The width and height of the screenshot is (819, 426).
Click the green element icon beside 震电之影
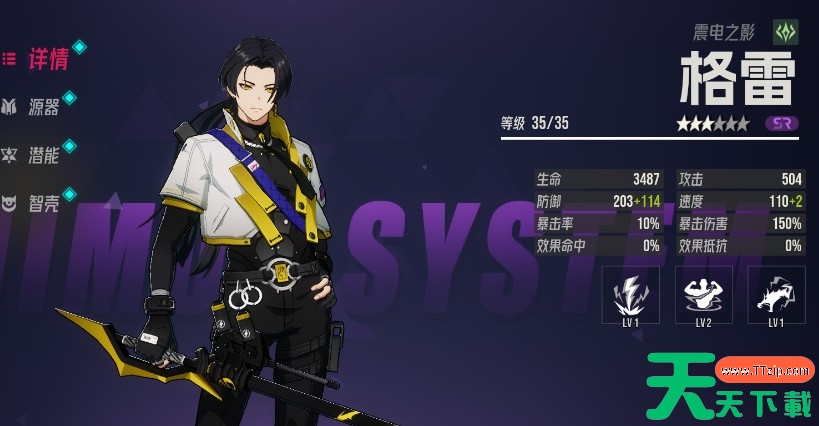point(786,31)
